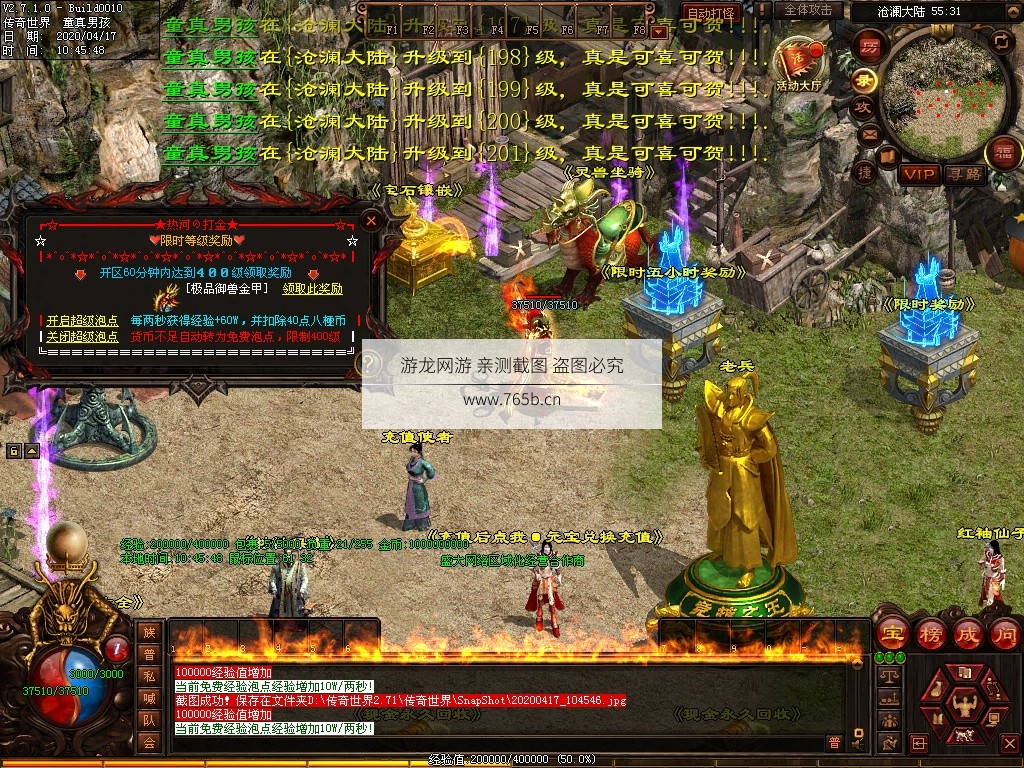
Task: Turn on 开启超级泡点 option
Action: click(82, 321)
